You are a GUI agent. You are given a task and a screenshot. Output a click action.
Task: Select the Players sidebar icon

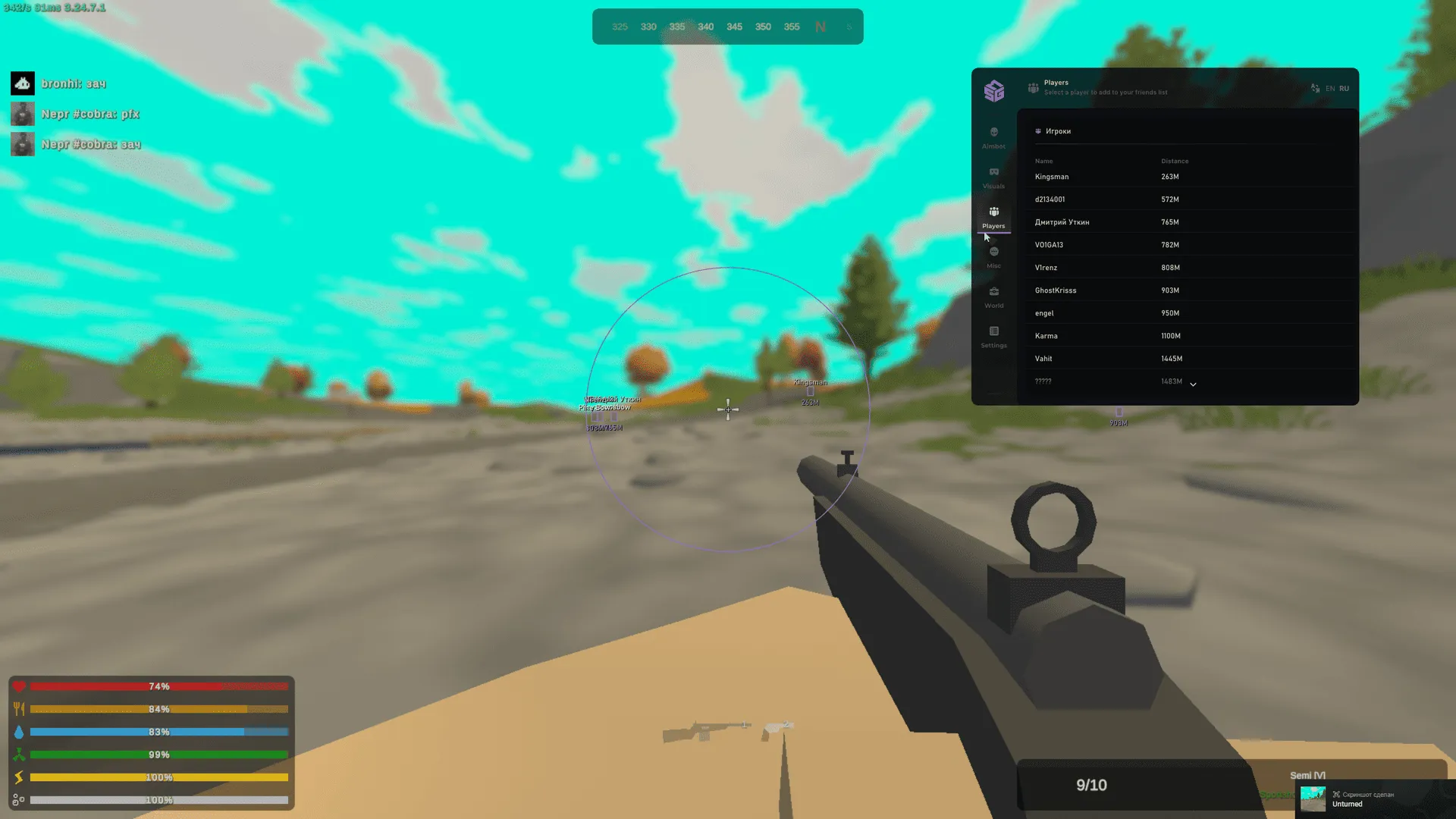(993, 218)
